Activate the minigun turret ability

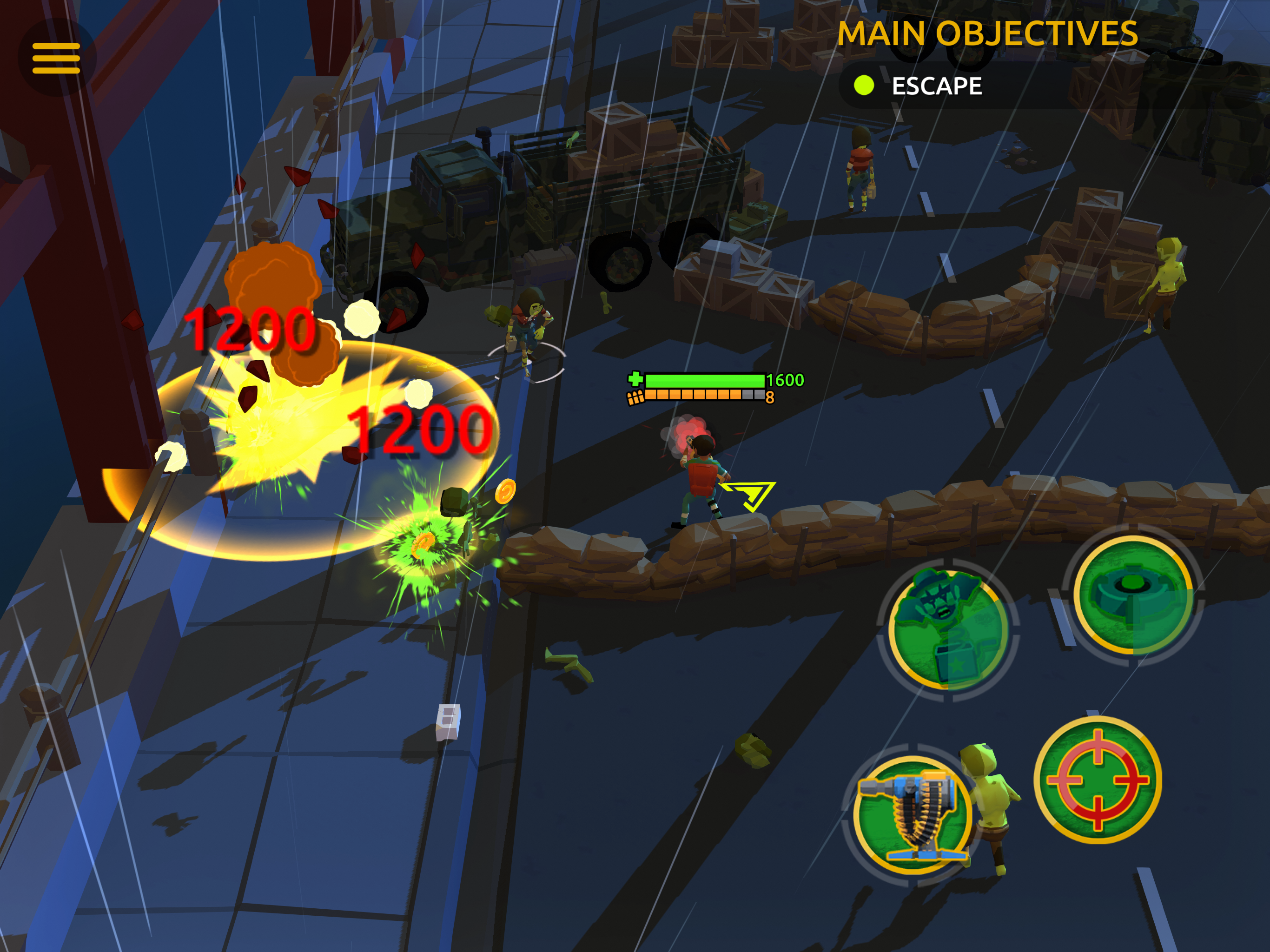(911, 814)
